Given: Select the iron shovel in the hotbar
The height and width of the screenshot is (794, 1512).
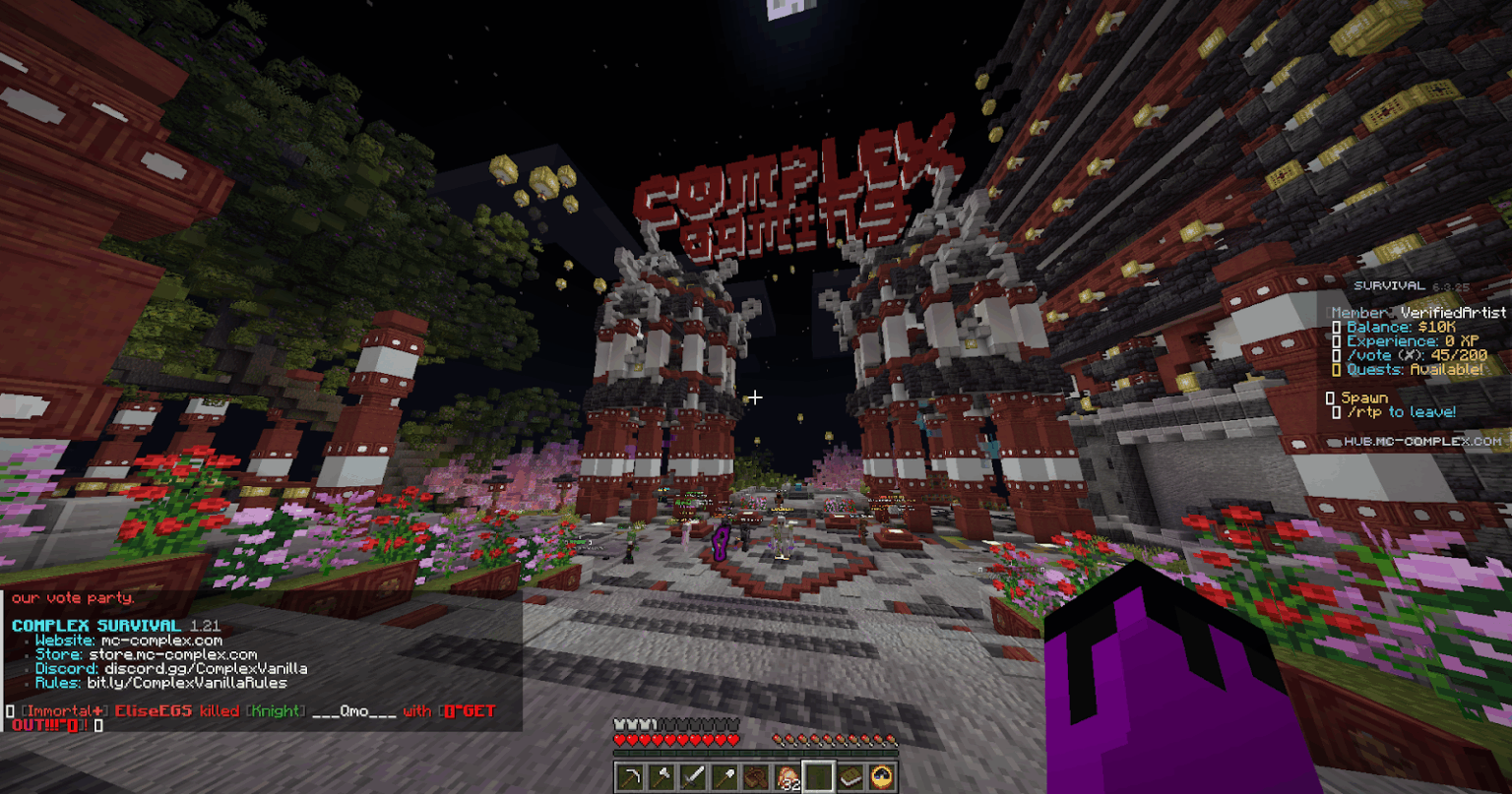Looking at the screenshot, I should point(725,776).
